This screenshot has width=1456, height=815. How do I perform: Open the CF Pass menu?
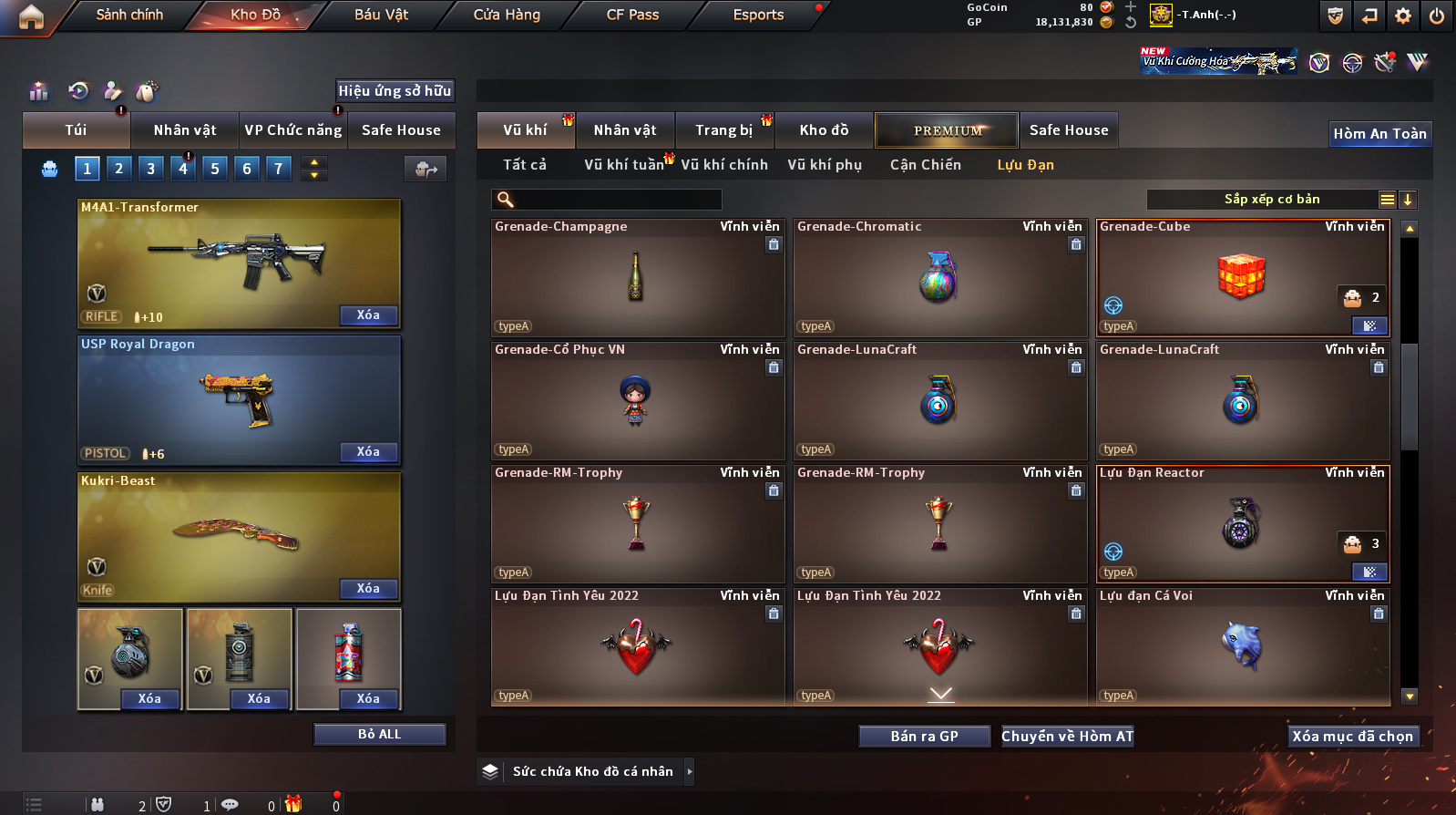tap(632, 15)
